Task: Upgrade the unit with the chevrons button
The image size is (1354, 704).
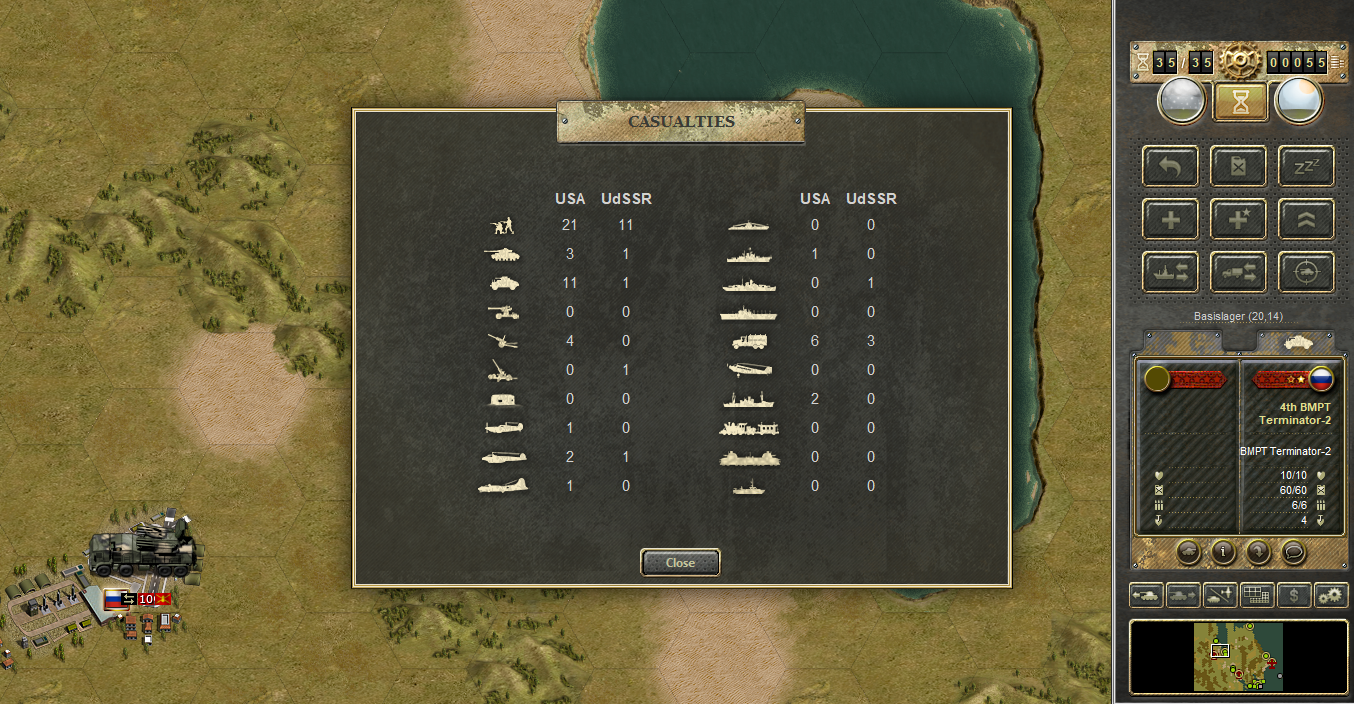Action: pos(1306,219)
